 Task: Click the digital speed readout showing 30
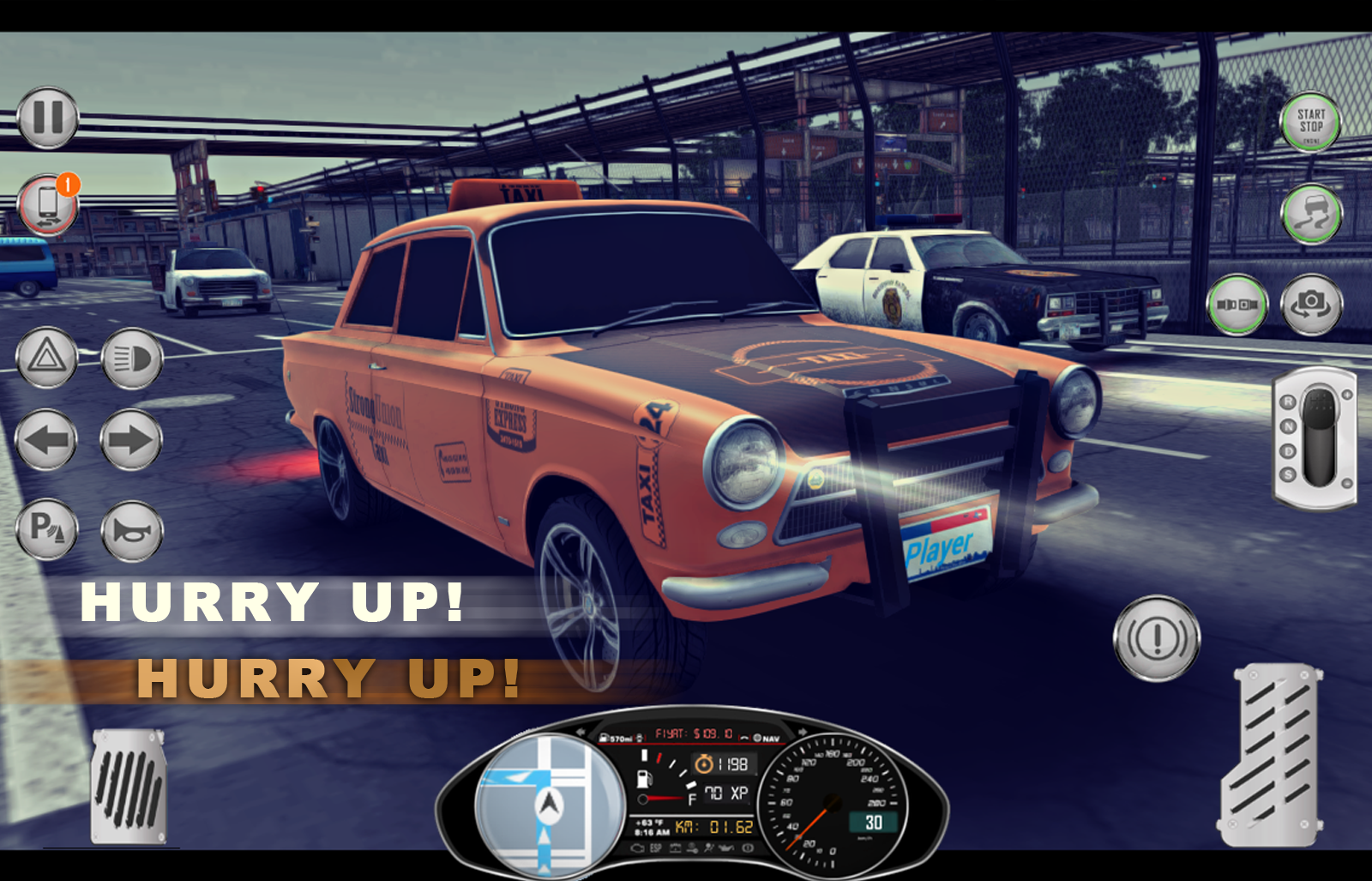click(x=873, y=822)
